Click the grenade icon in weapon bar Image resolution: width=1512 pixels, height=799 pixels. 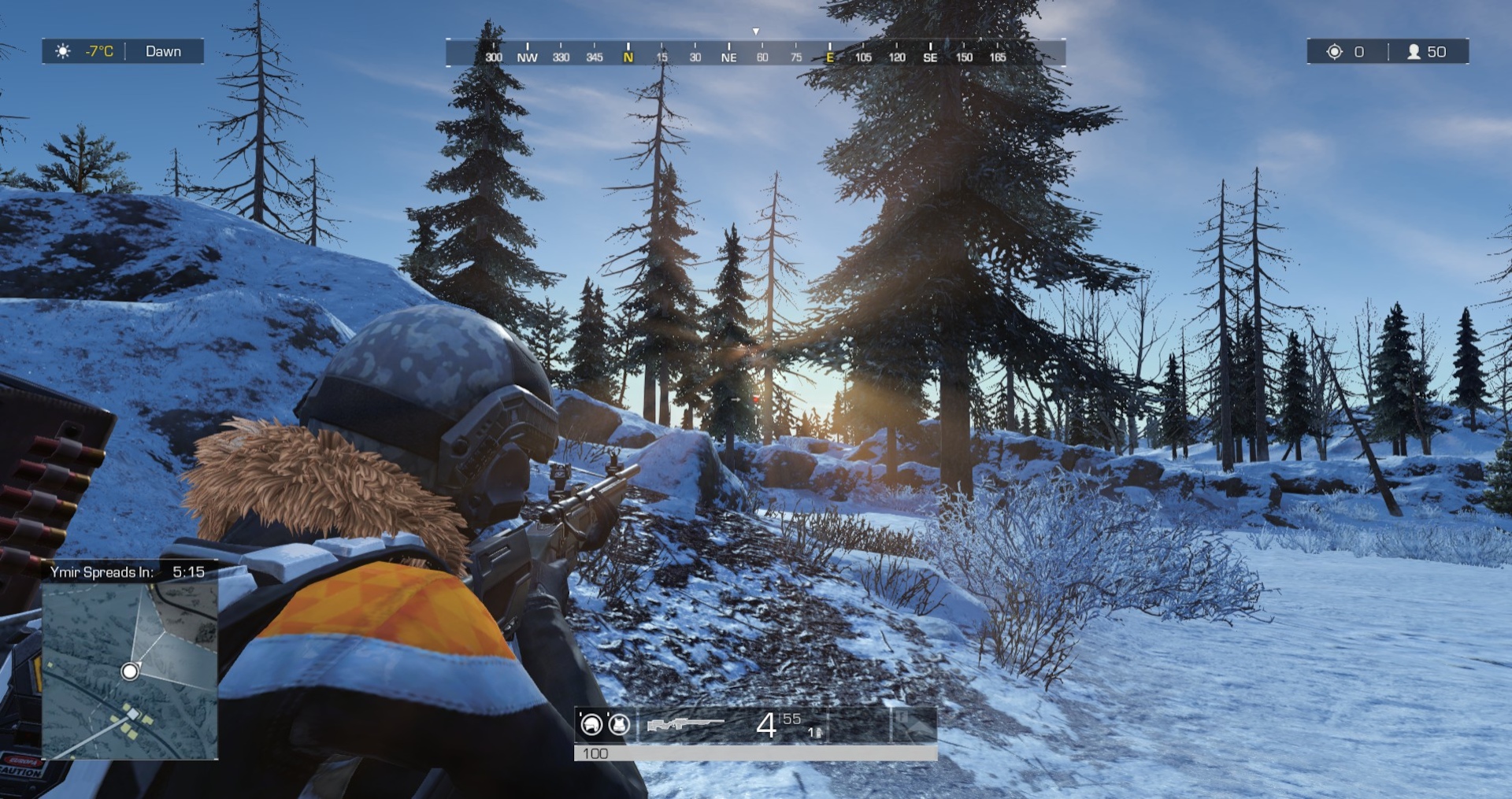[817, 733]
